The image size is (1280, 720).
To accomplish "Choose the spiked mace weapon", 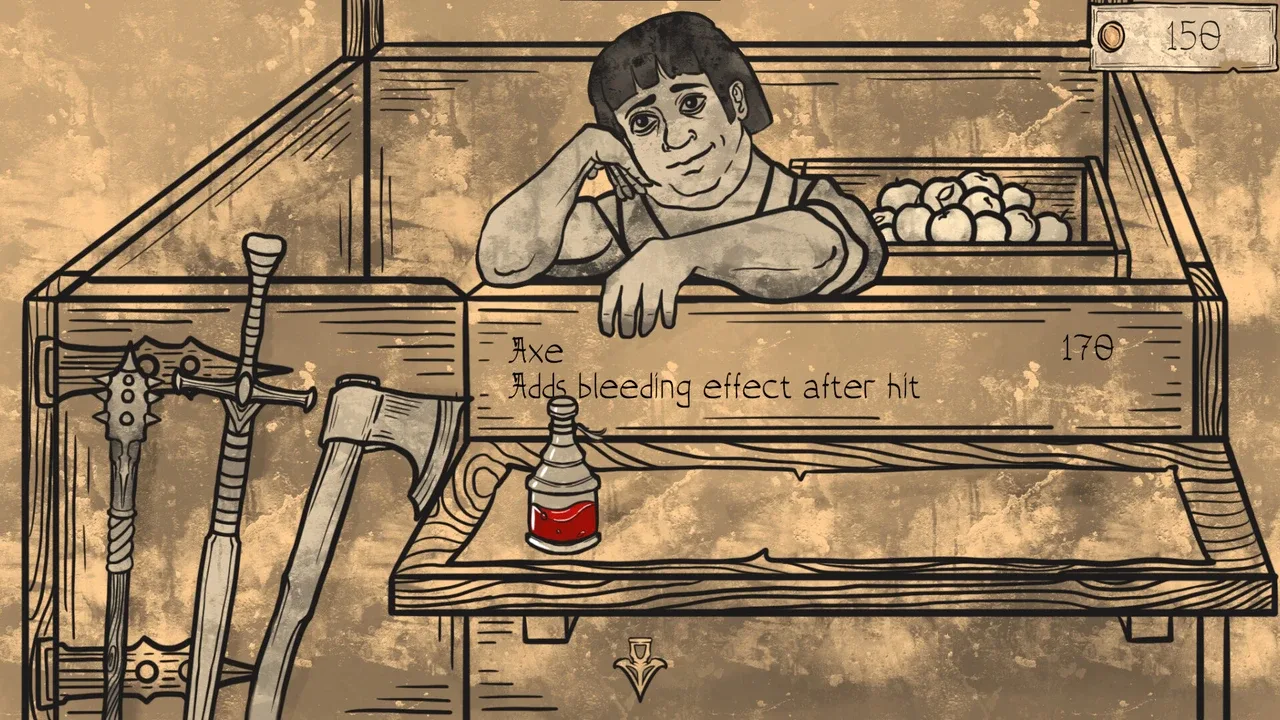I will (128, 420).
